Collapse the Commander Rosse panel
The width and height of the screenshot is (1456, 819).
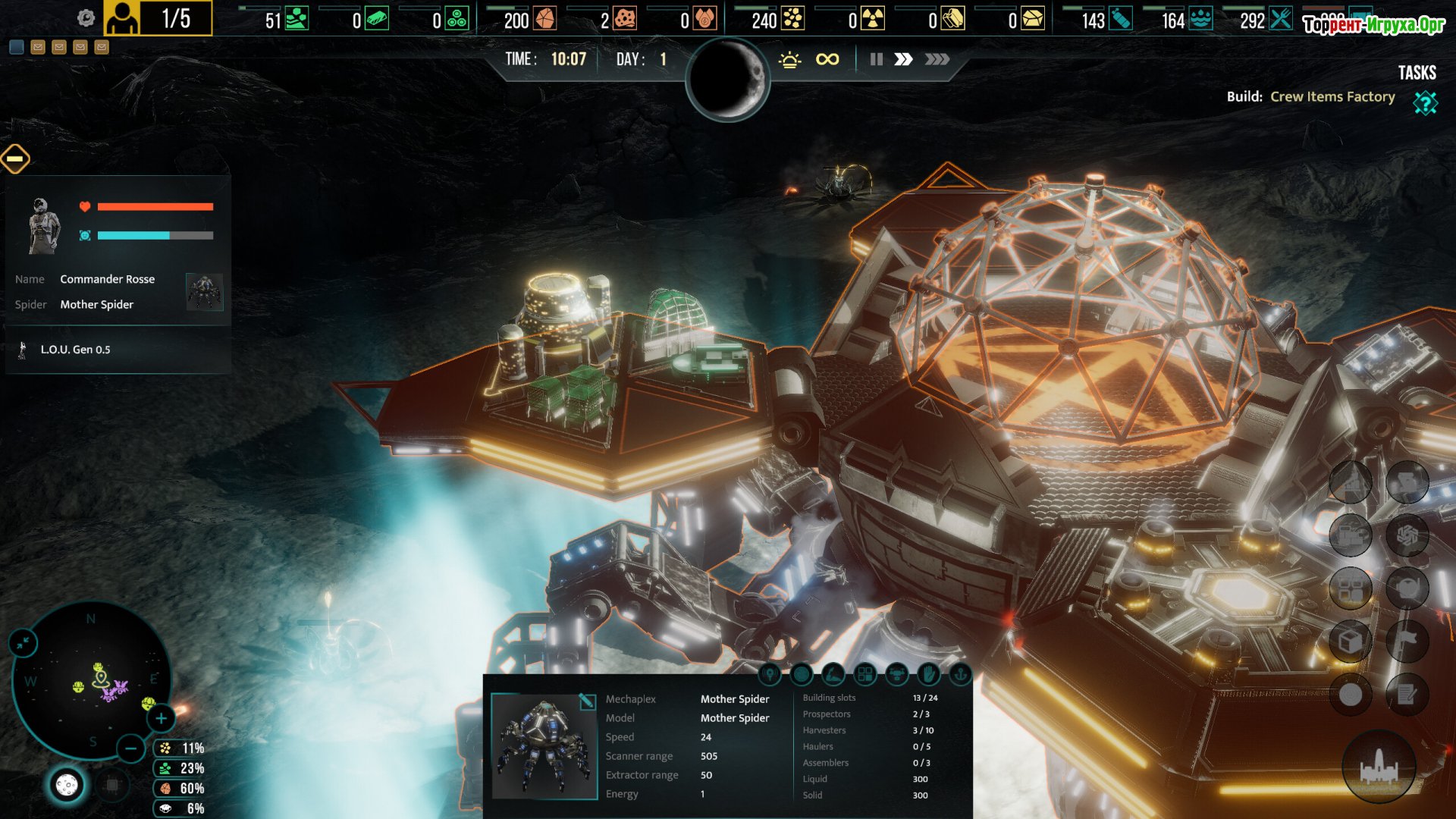[15, 158]
